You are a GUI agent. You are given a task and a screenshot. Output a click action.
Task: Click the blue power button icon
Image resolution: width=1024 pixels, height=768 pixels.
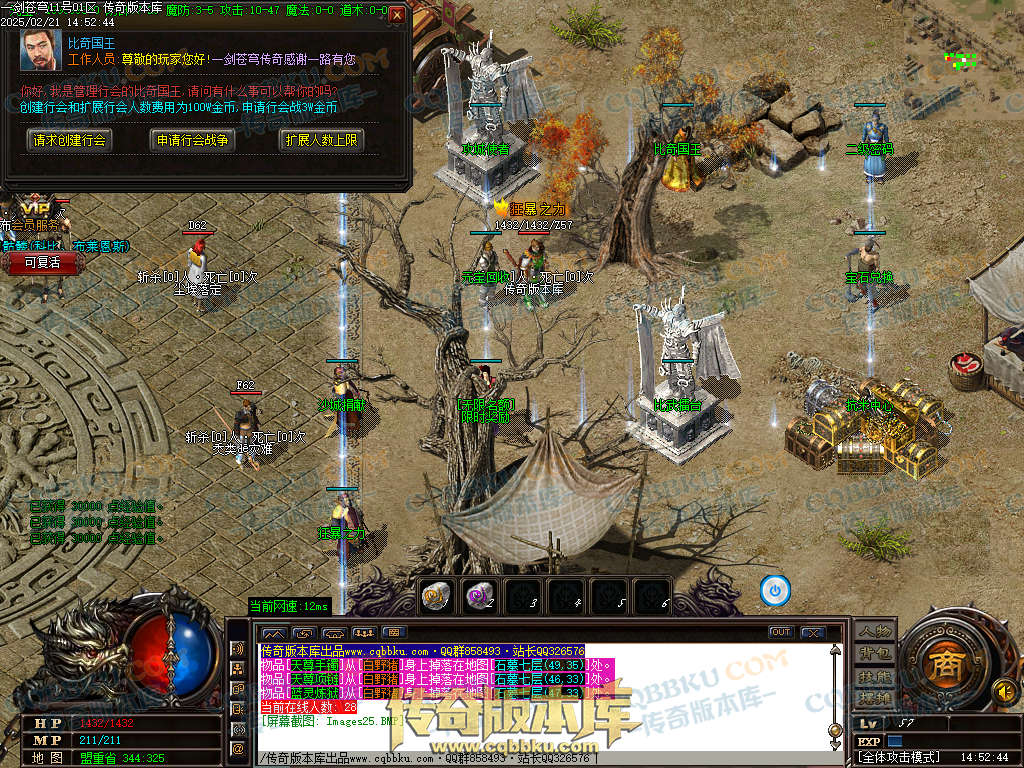(x=775, y=590)
